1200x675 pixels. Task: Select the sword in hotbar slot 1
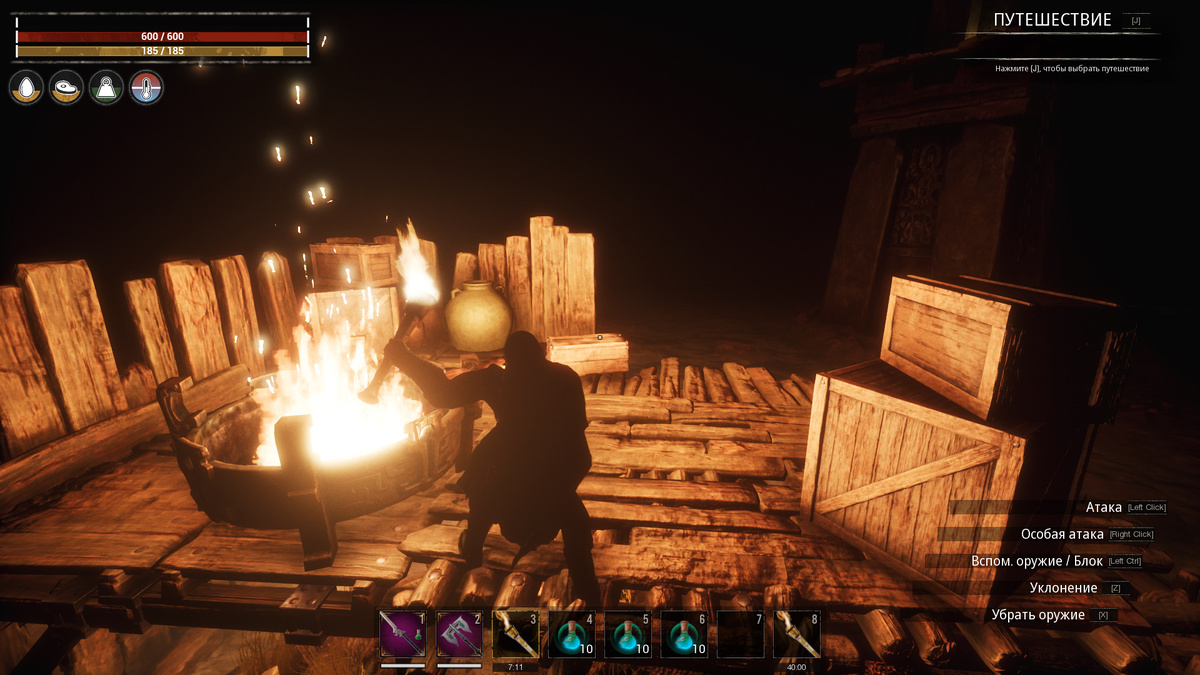click(x=403, y=635)
